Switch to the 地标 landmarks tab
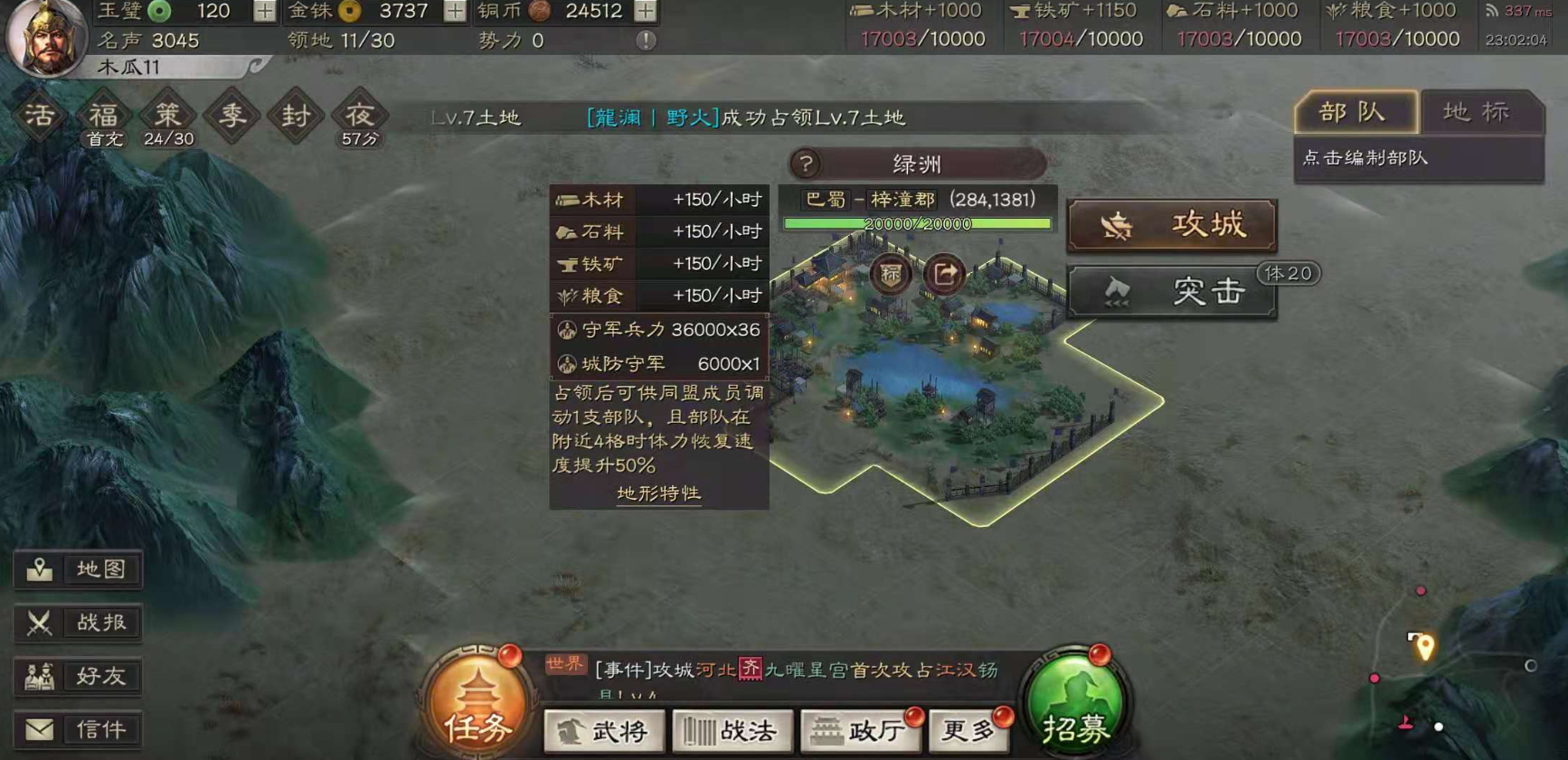The width and height of the screenshot is (1568, 760). pyautogui.click(x=1474, y=111)
